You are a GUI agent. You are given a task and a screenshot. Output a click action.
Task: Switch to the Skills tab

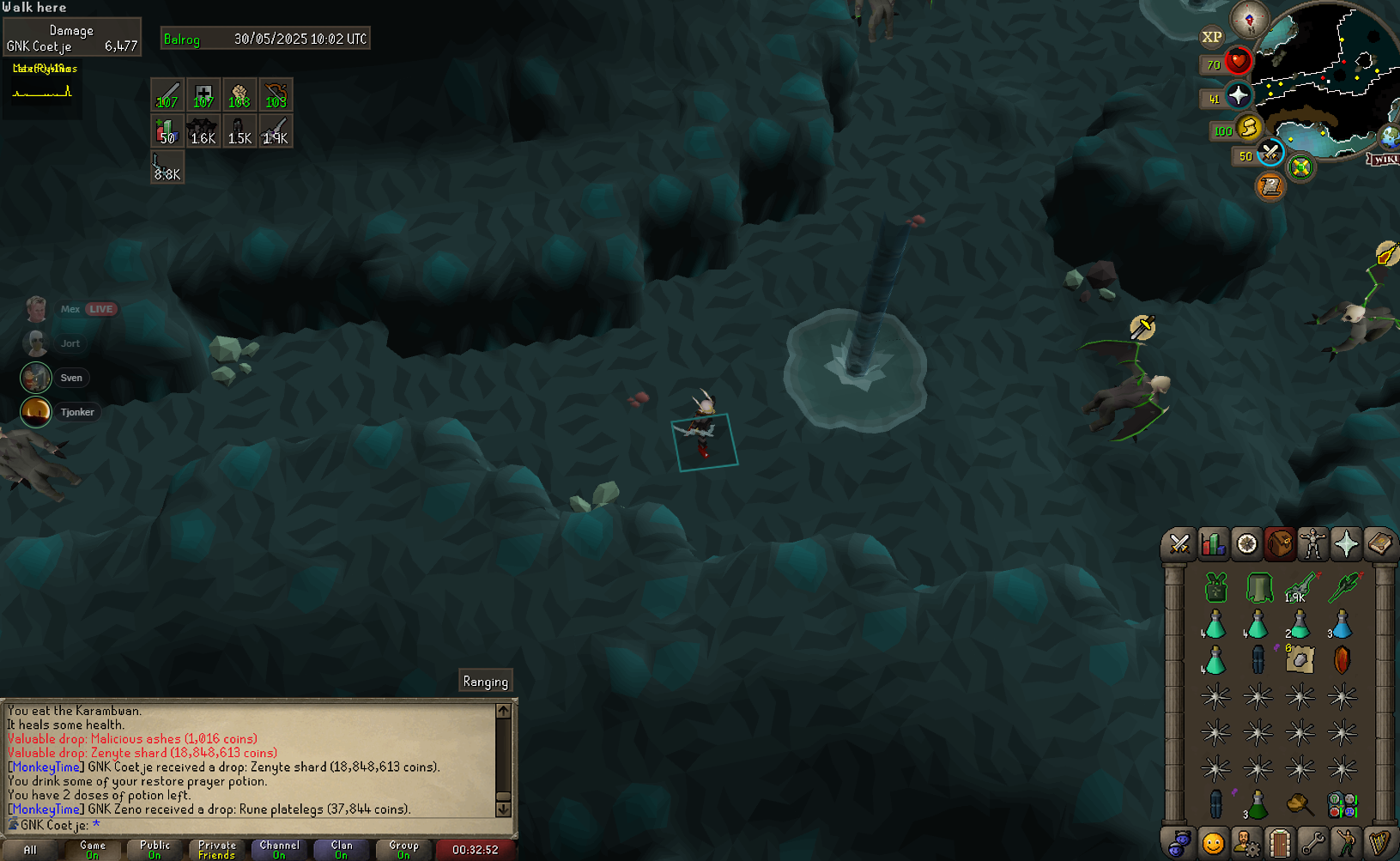(1213, 544)
